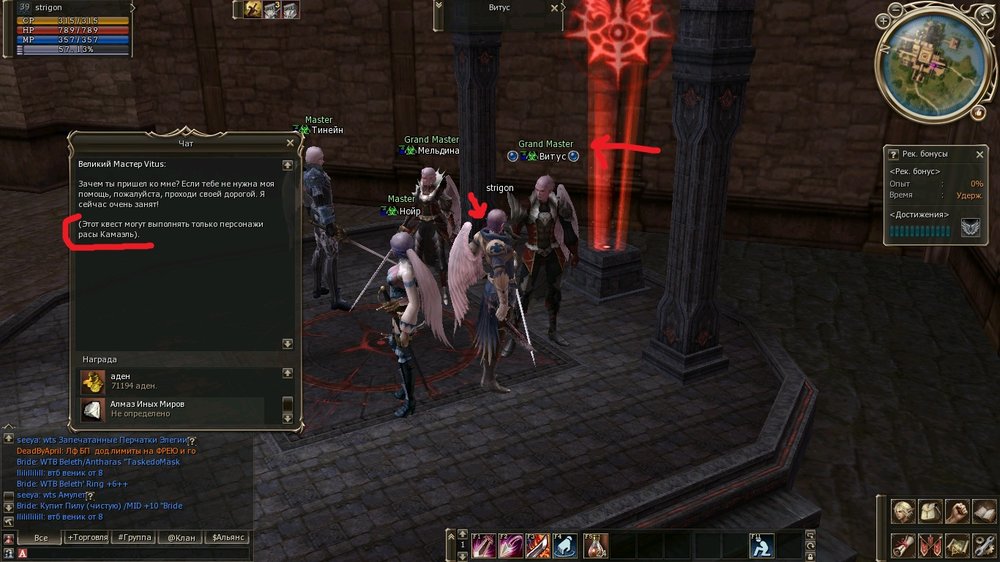1000x562 pixels.
Task: Open the $Альянс chat tab
Action: click(228, 538)
